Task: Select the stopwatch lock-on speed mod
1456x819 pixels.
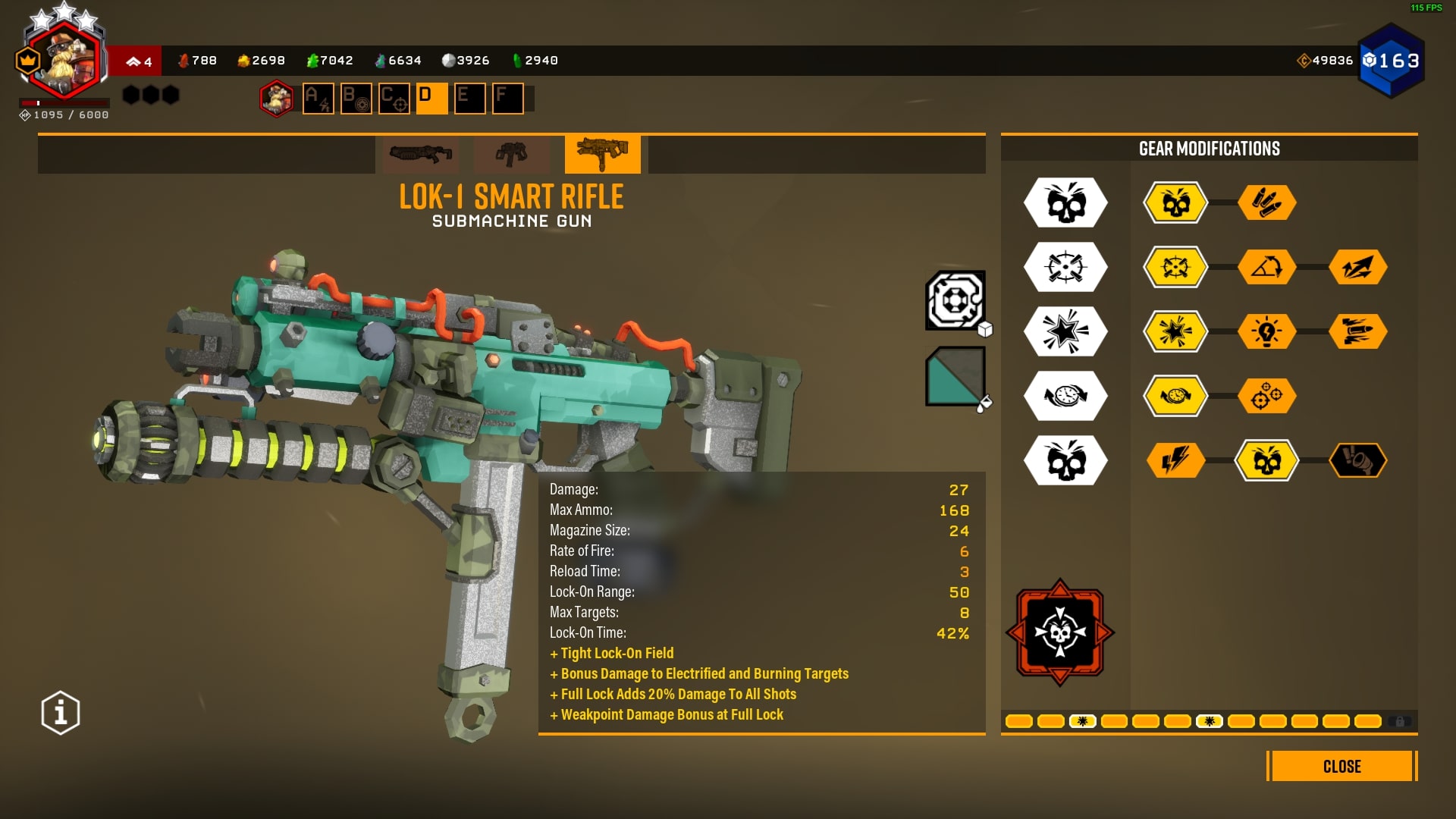Action: [1174, 396]
